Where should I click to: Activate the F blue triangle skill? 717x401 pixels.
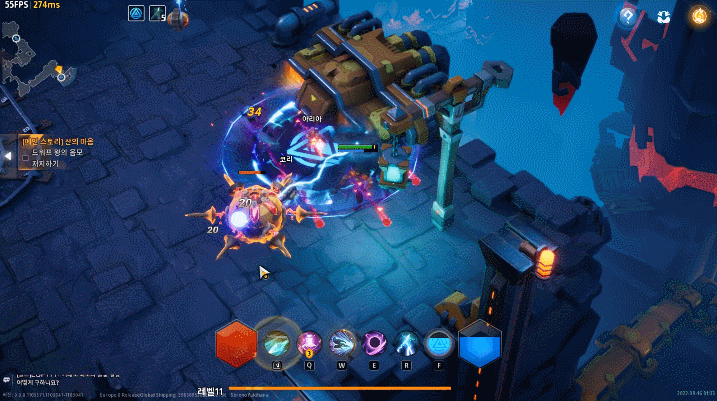[x=439, y=343]
